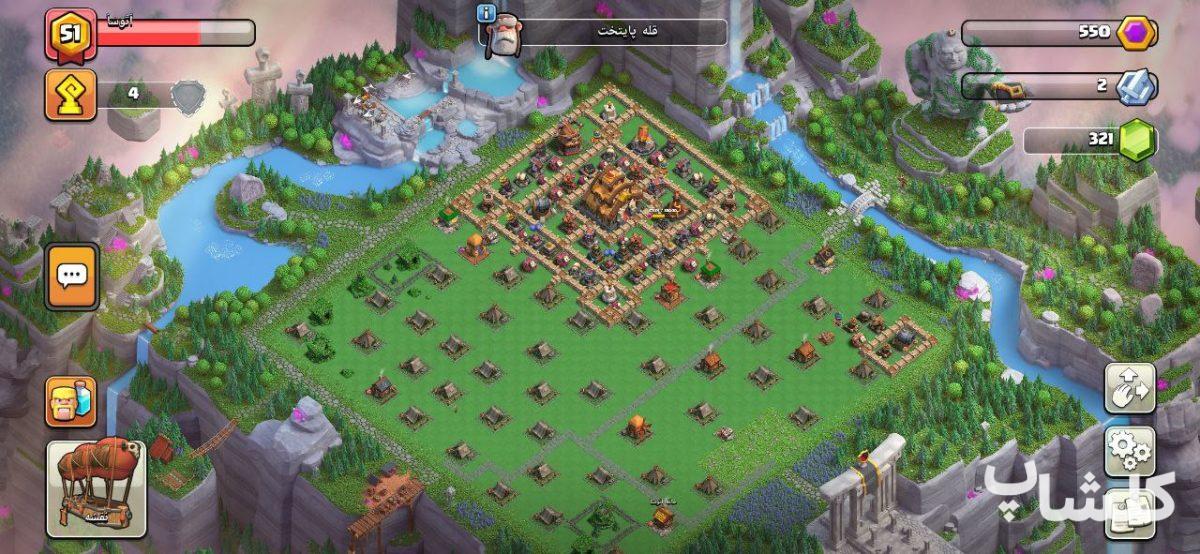
Task: Open the papers icon button
Action: [x=1129, y=510]
